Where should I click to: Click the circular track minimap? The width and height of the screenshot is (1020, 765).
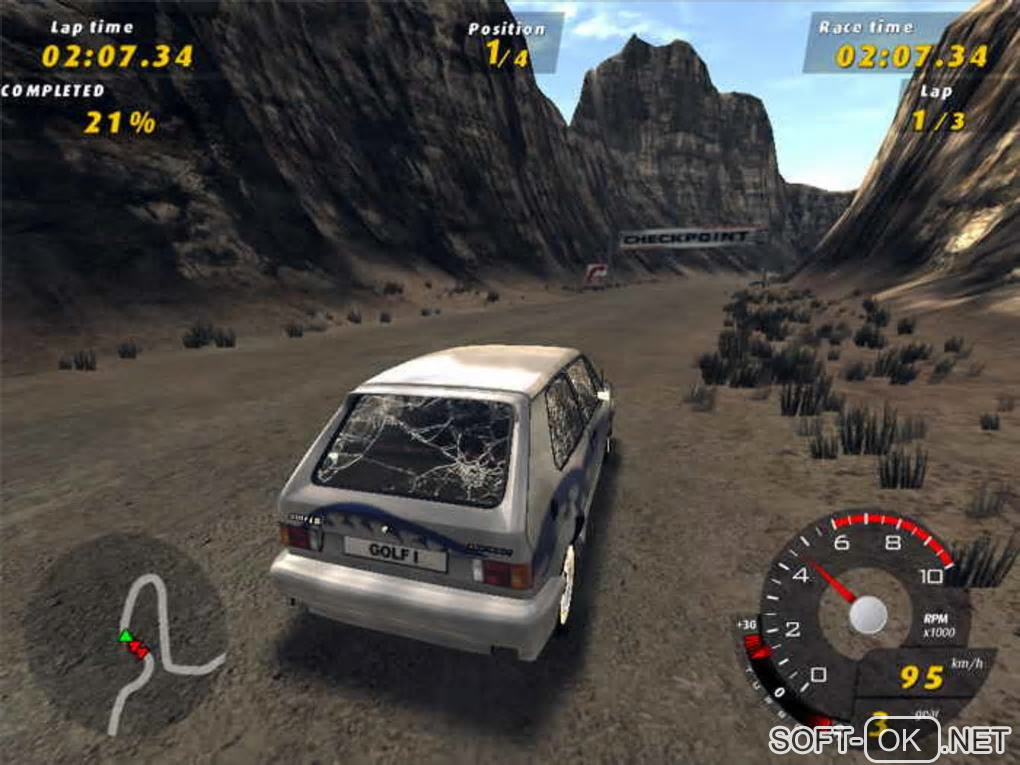click(x=125, y=633)
